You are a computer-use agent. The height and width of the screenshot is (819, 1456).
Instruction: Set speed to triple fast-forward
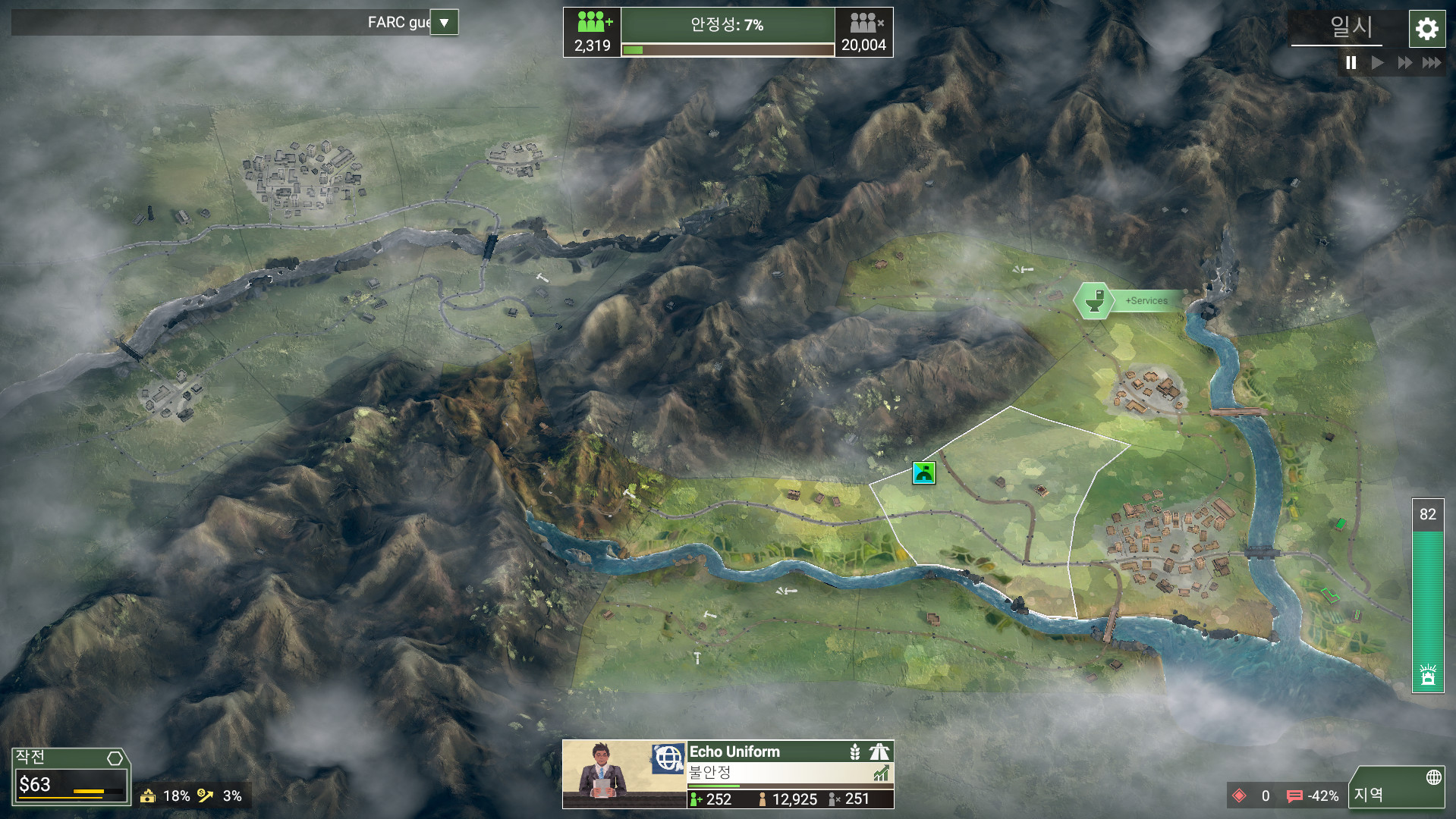(x=1432, y=63)
